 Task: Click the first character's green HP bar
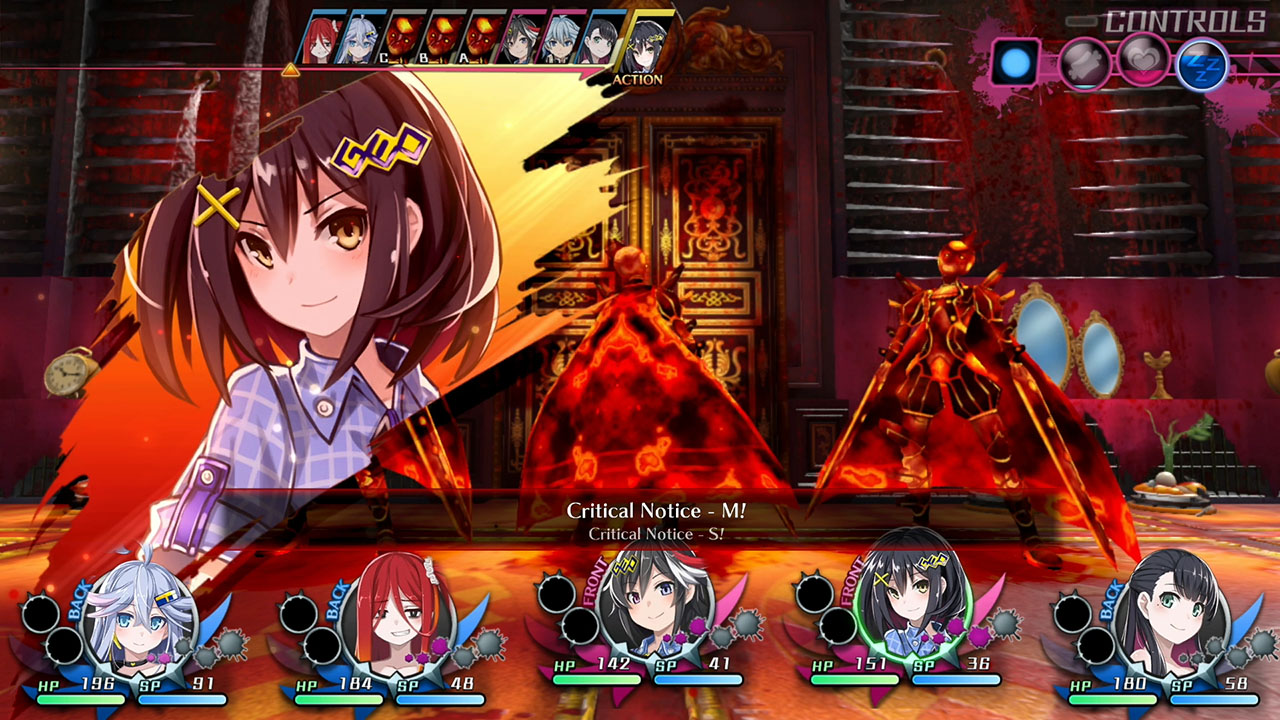click(x=80, y=698)
